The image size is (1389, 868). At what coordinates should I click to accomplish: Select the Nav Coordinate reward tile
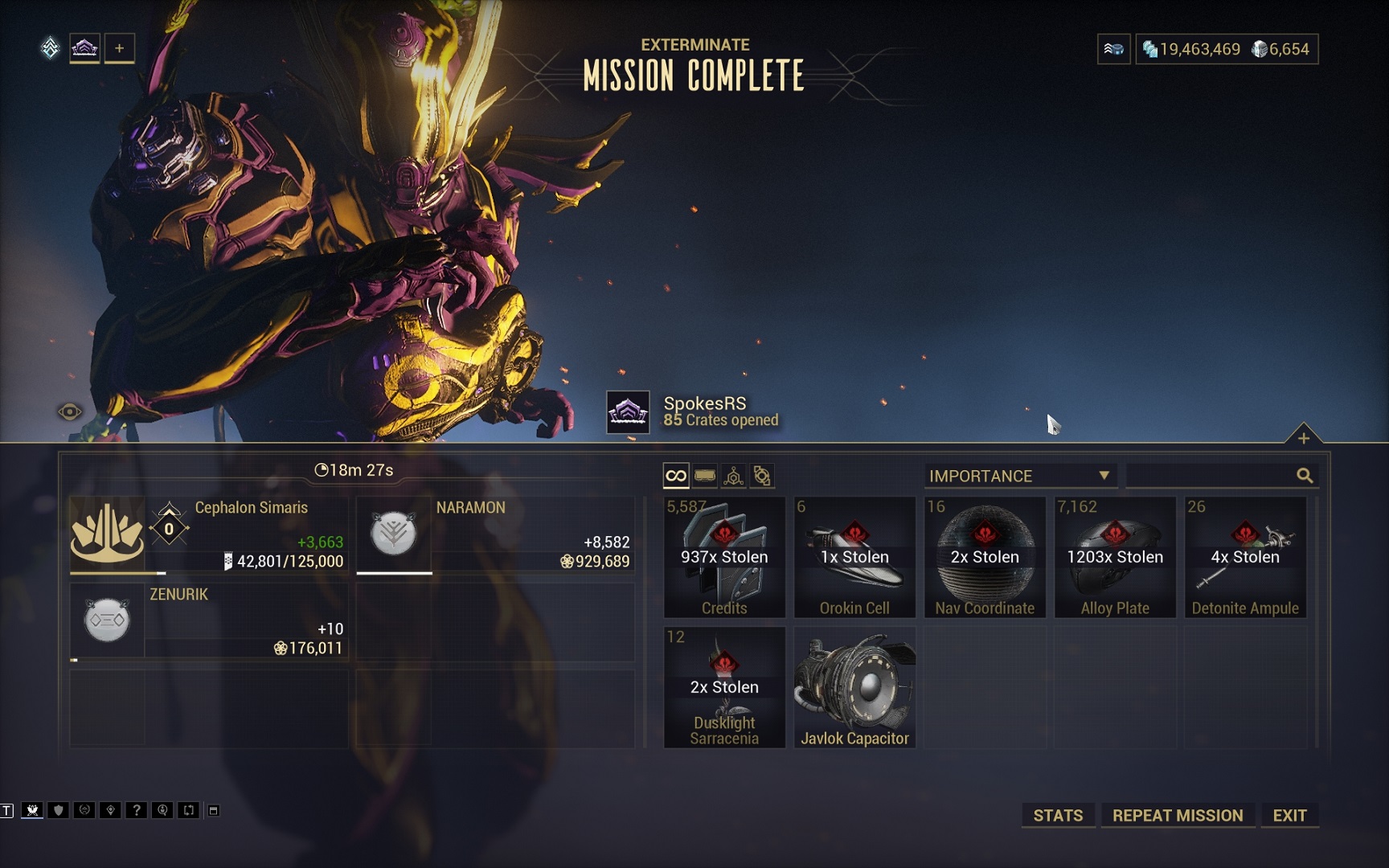point(985,557)
